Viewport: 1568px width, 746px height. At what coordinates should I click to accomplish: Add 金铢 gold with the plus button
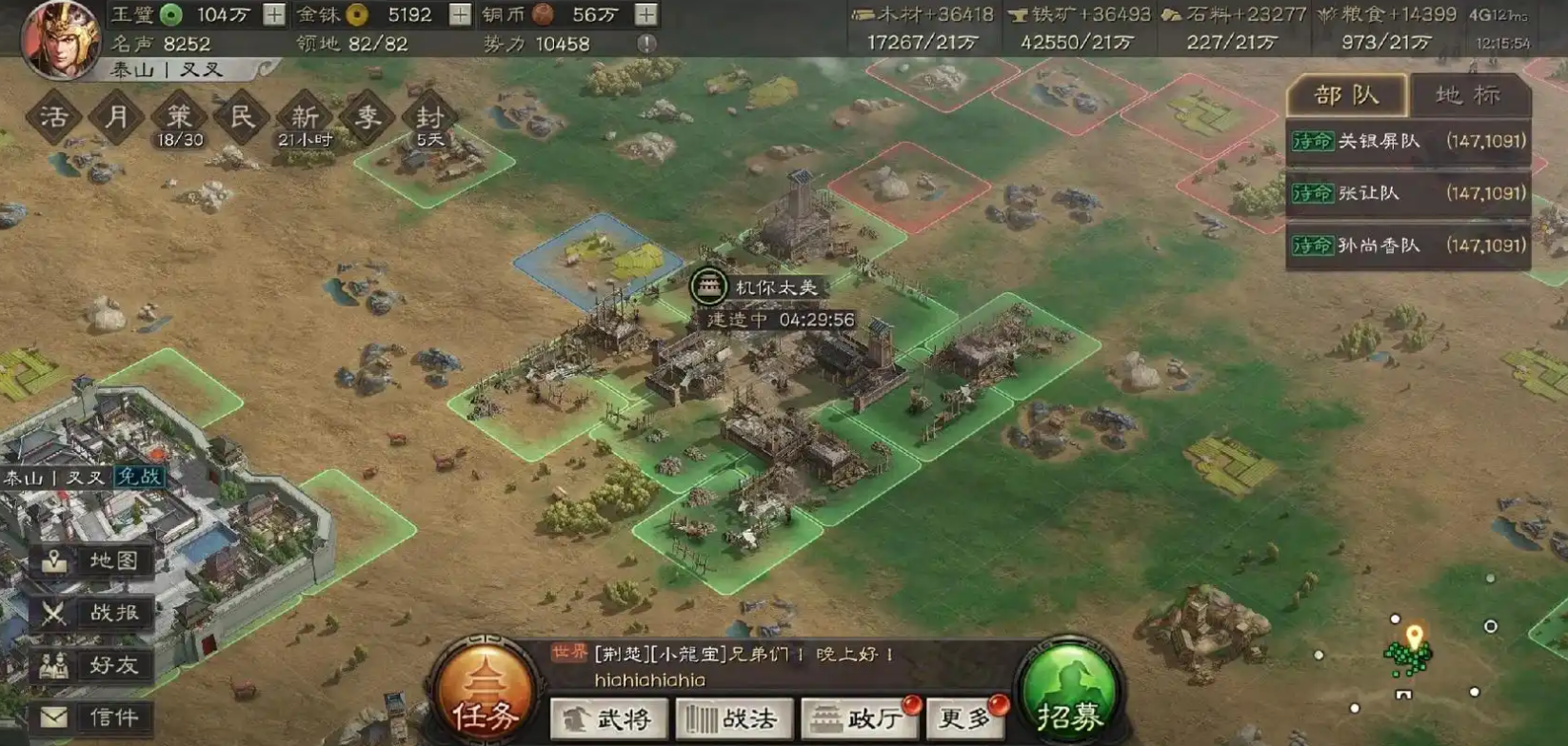click(x=460, y=14)
